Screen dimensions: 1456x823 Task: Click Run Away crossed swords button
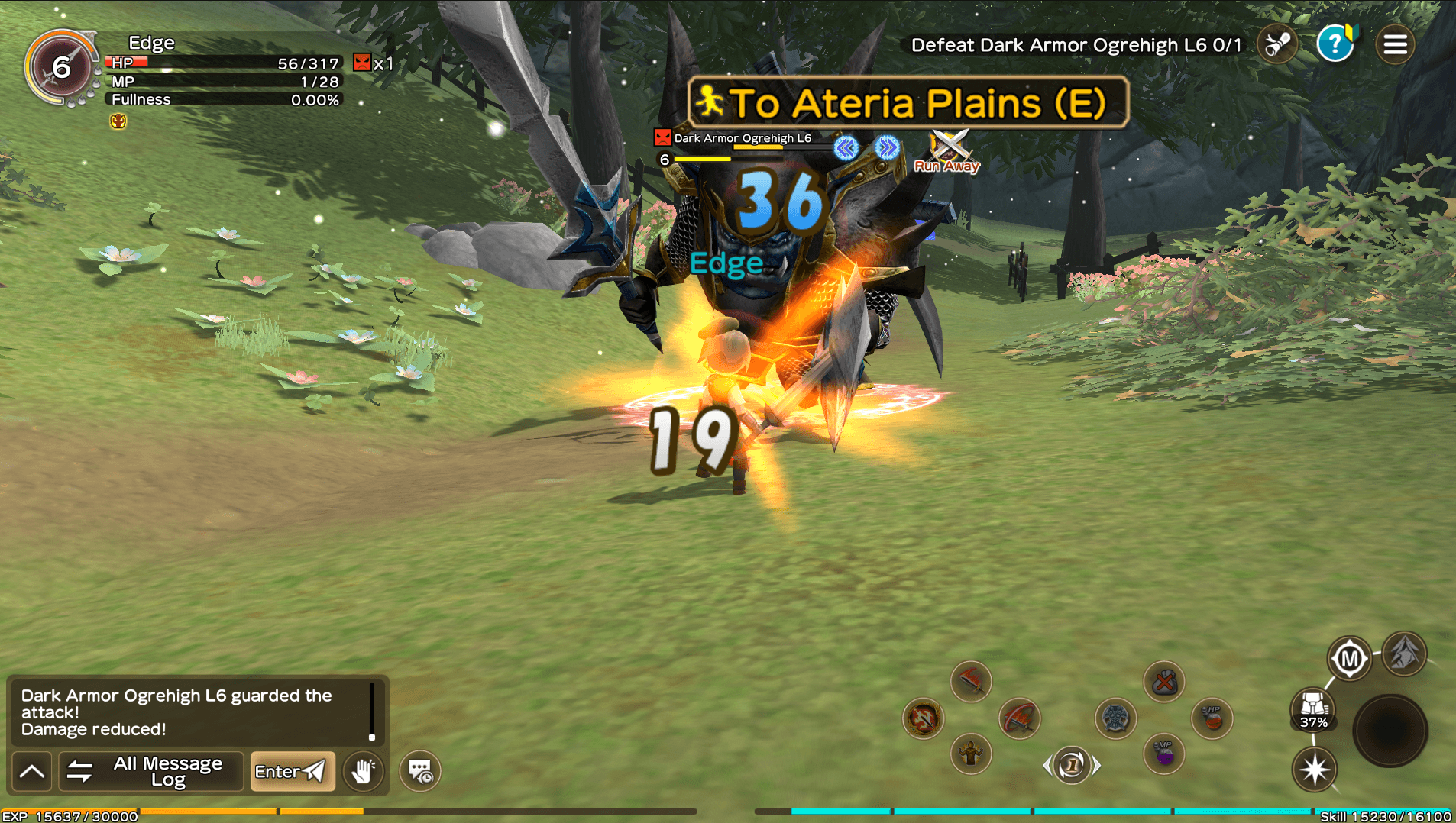(948, 151)
